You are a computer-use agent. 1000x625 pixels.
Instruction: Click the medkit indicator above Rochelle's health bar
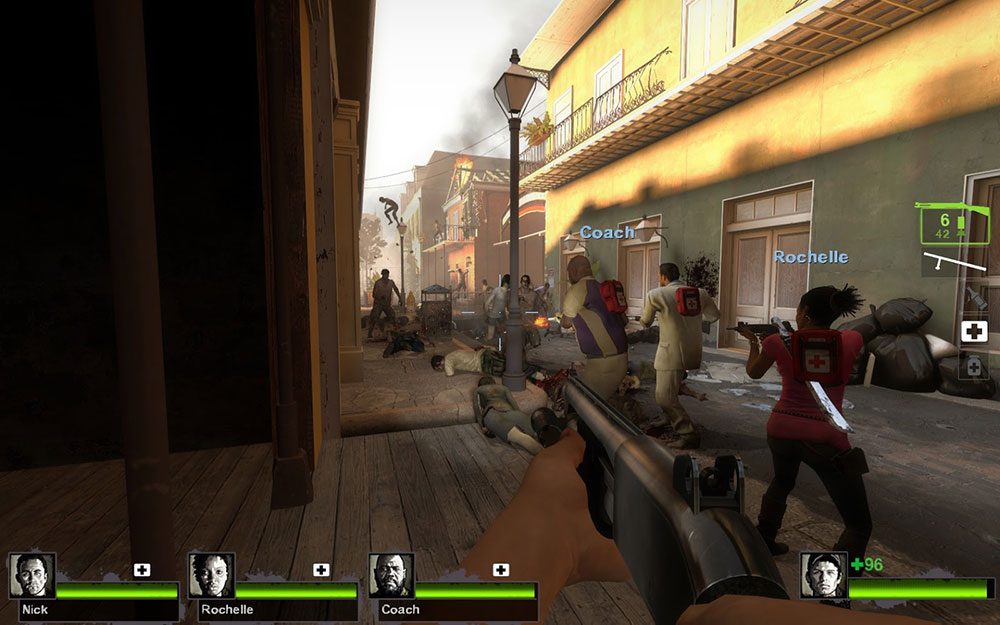[x=321, y=570]
